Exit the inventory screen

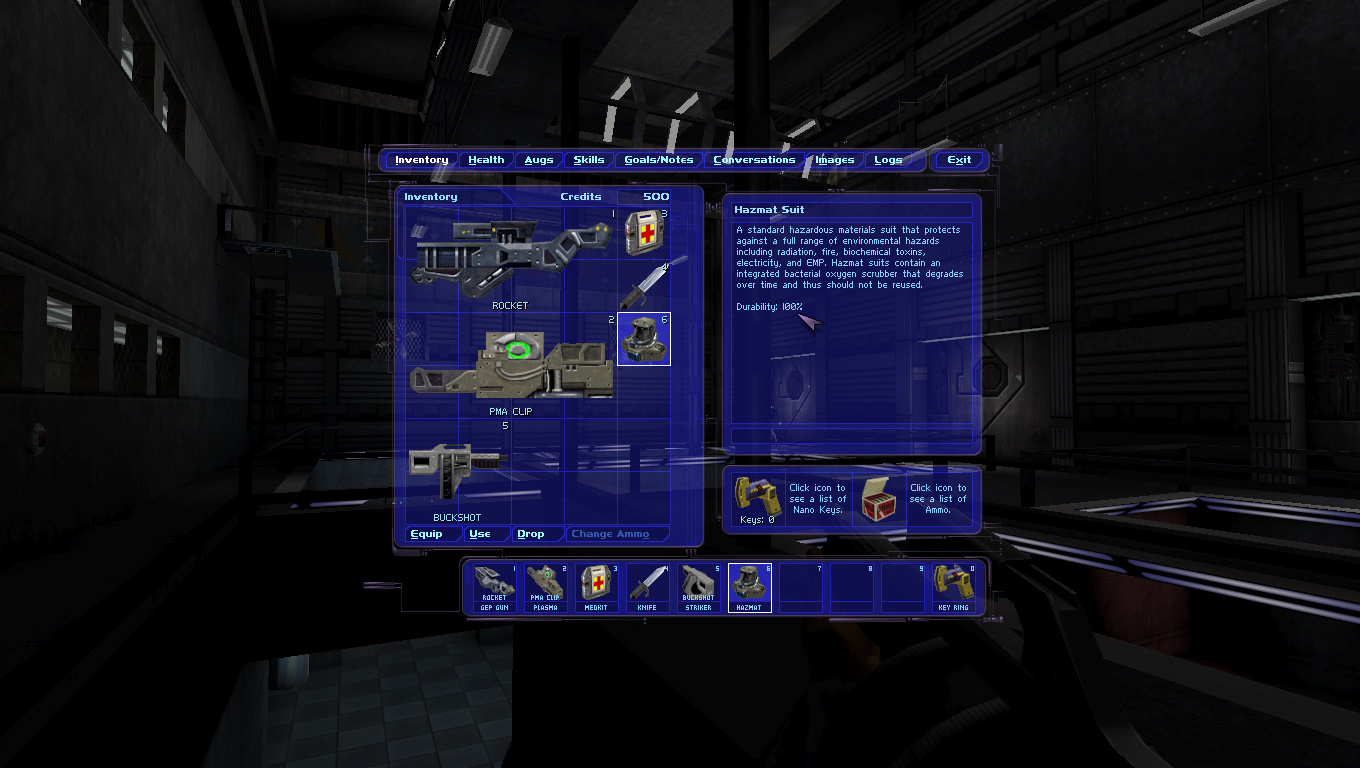pos(959,159)
